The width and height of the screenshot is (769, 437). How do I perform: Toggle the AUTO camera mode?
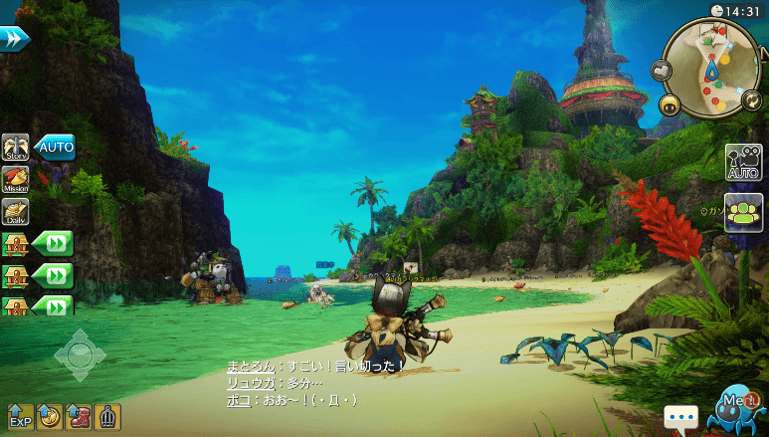point(744,163)
